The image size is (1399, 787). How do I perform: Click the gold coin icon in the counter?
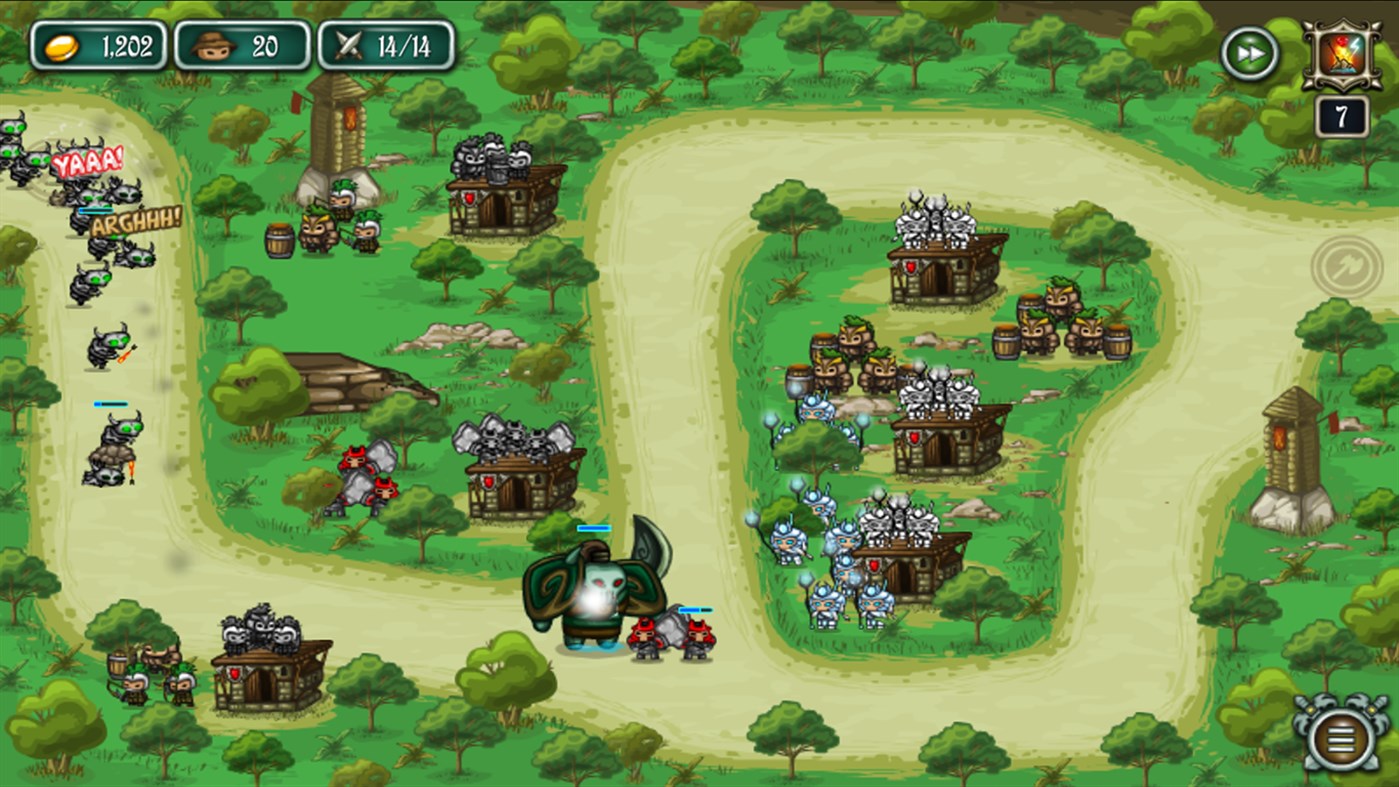[62, 44]
